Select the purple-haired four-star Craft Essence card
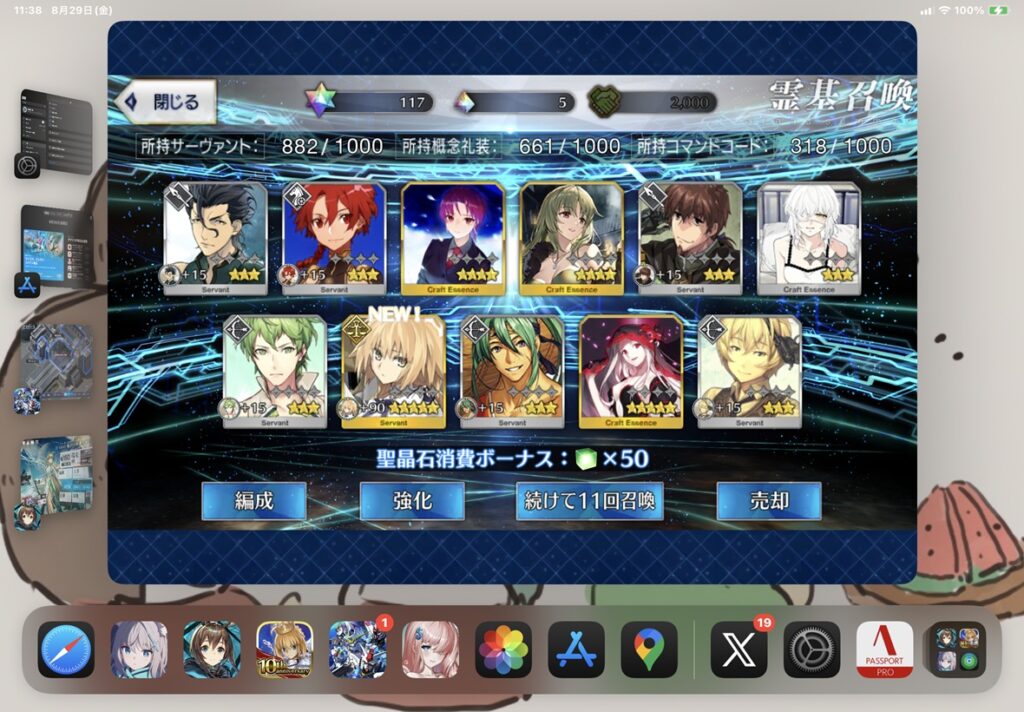Screen dimensions: 1024x712 point(453,239)
